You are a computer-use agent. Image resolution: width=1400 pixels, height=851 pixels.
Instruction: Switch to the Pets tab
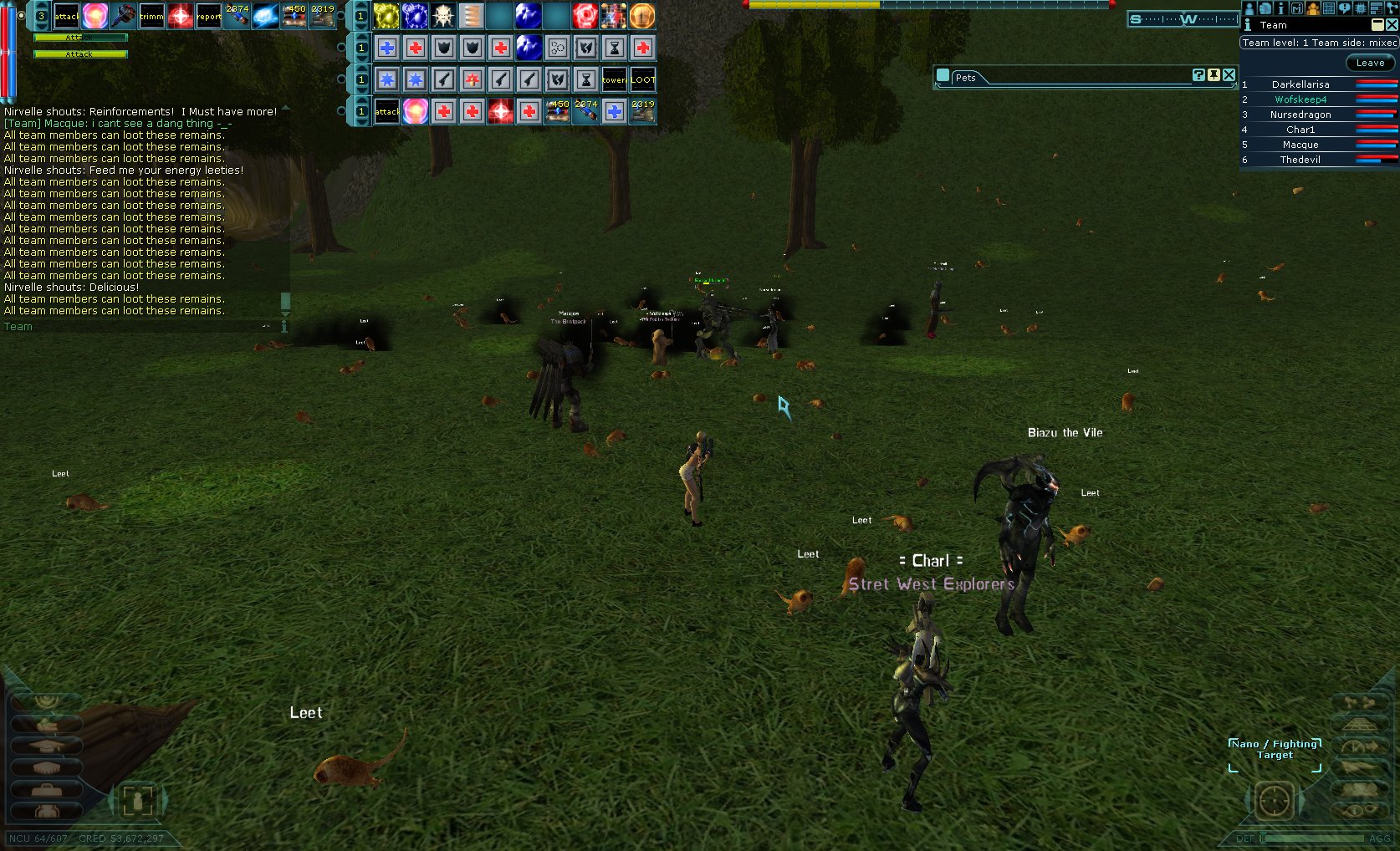[x=965, y=78]
